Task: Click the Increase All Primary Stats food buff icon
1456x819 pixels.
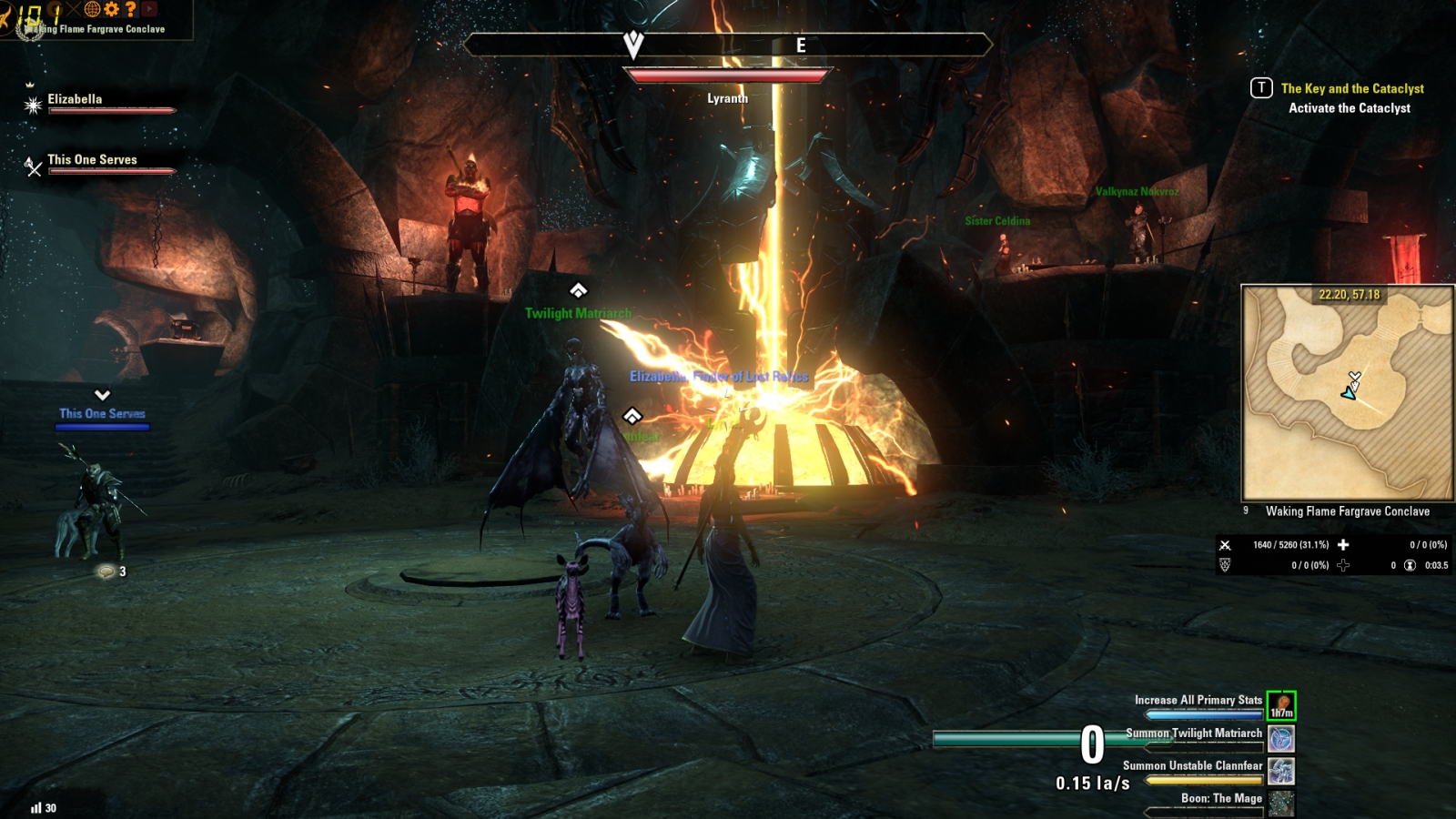Action: click(x=1281, y=705)
